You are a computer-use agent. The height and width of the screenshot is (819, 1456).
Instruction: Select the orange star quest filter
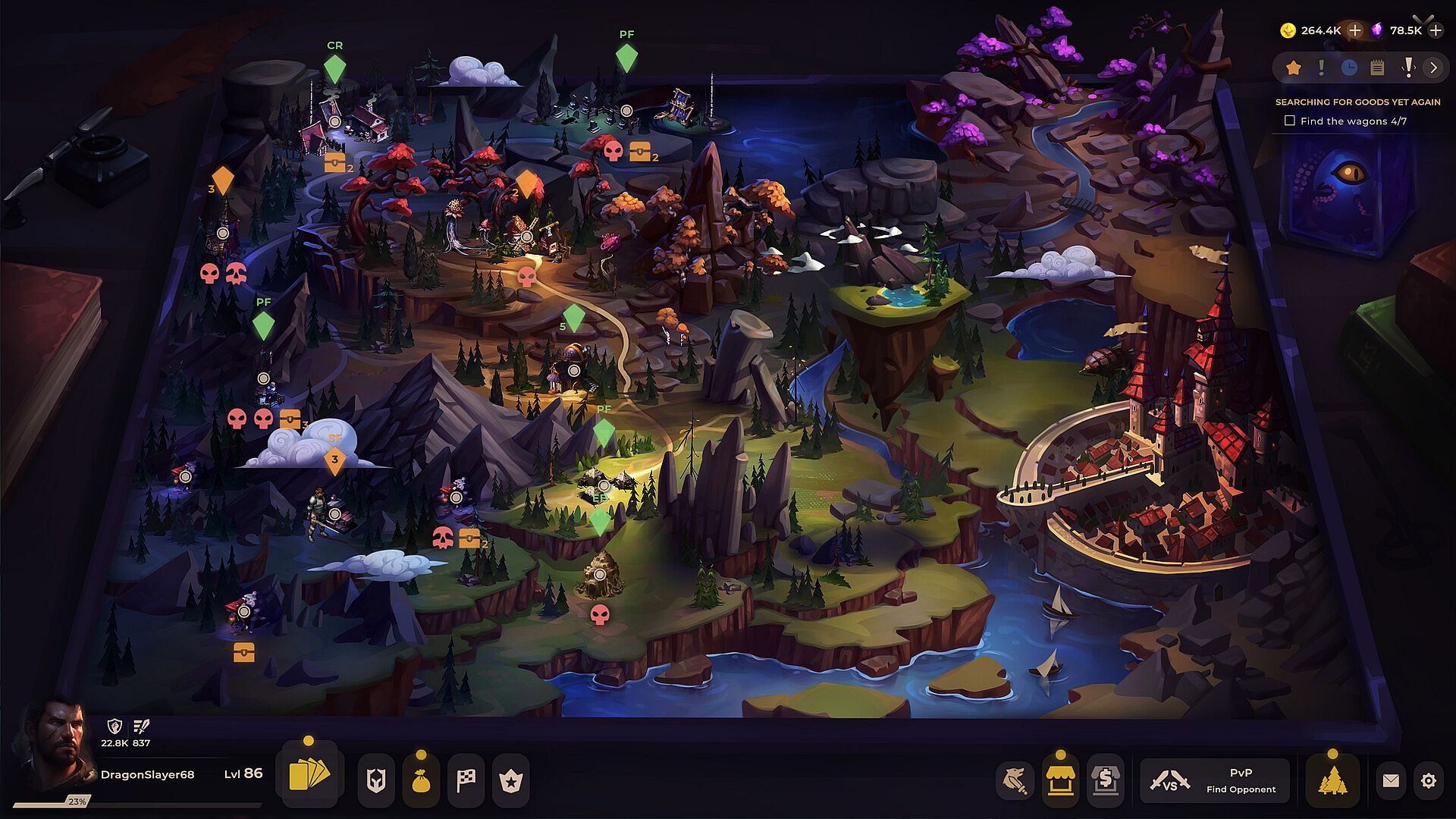(x=1294, y=68)
